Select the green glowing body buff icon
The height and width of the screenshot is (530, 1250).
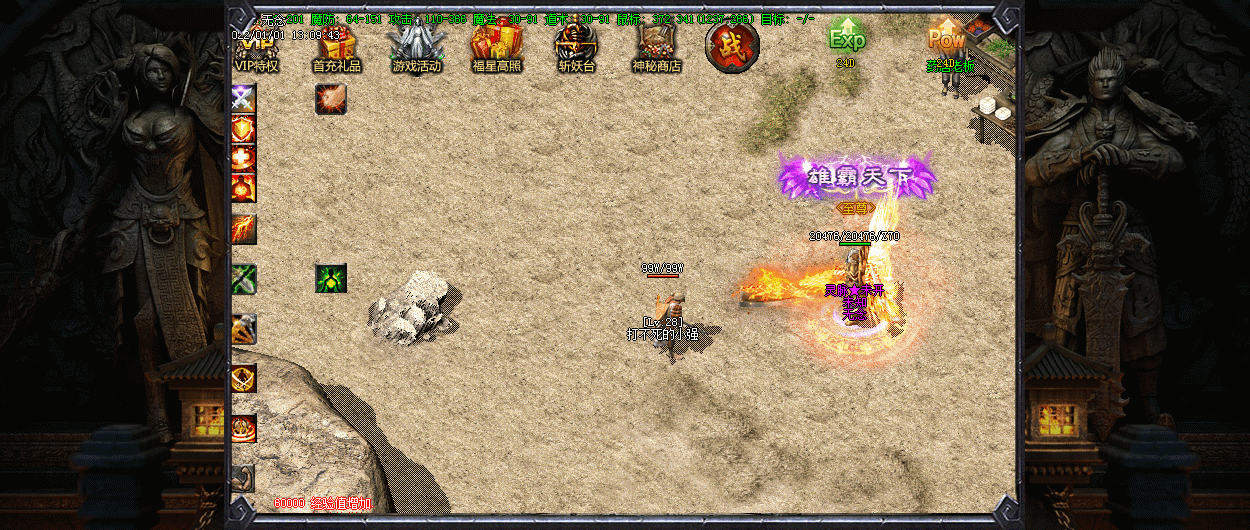(331, 279)
